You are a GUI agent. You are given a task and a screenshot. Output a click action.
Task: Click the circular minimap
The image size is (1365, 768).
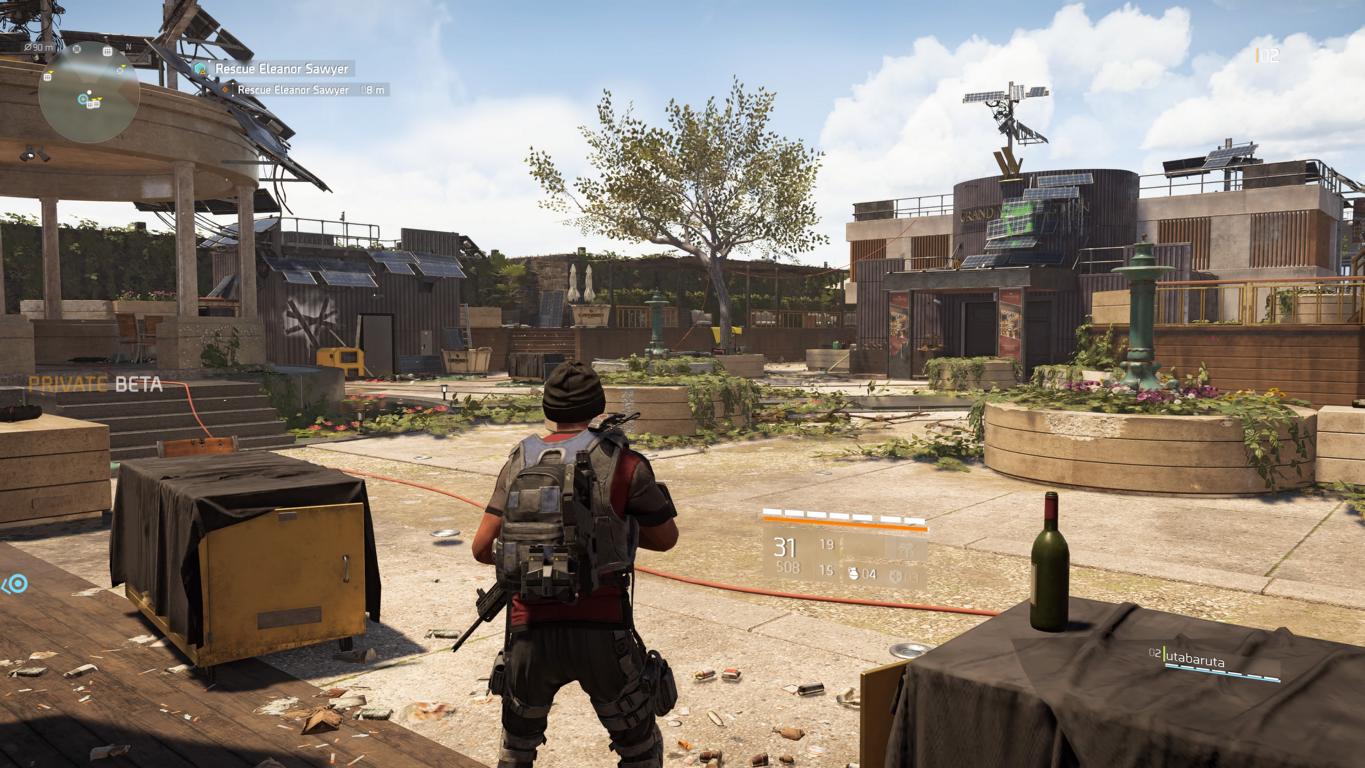coord(88,93)
